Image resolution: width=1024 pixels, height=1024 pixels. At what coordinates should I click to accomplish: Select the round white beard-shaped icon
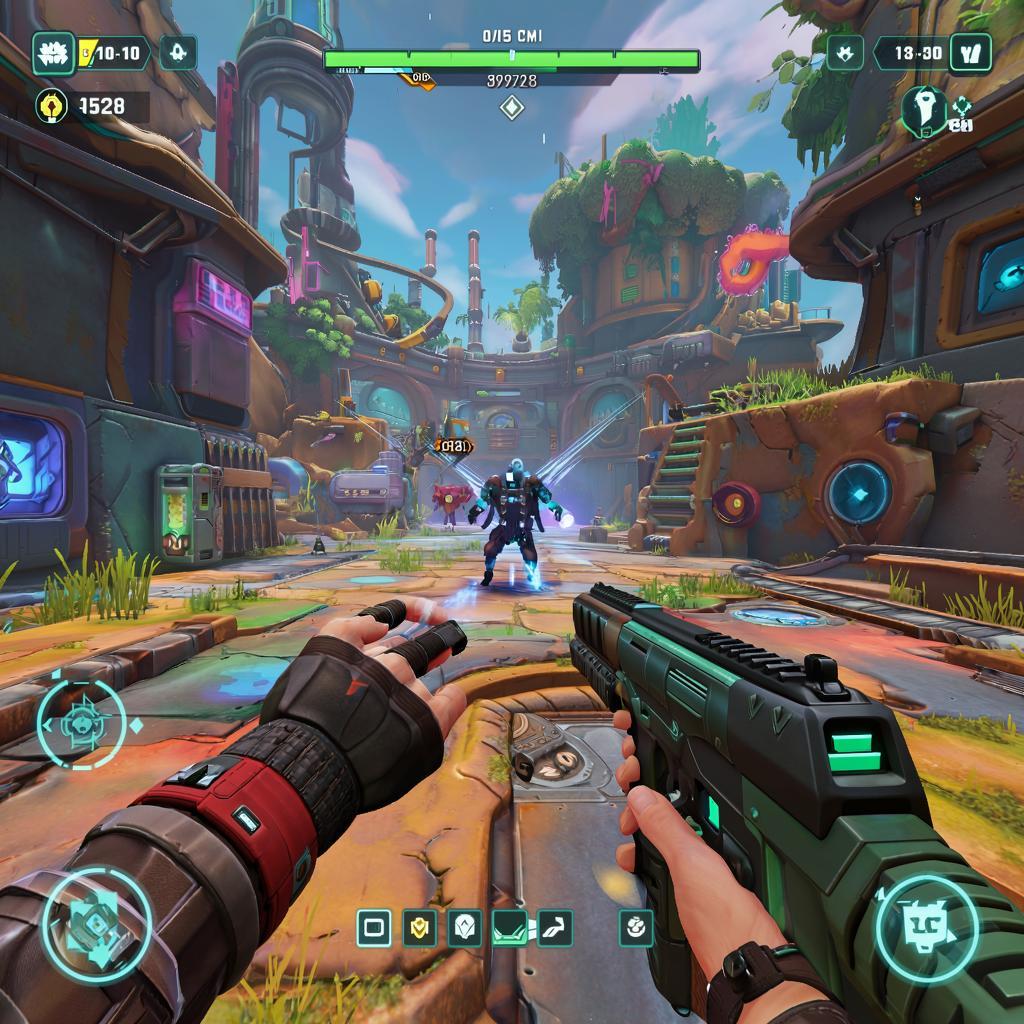coord(922,110)
